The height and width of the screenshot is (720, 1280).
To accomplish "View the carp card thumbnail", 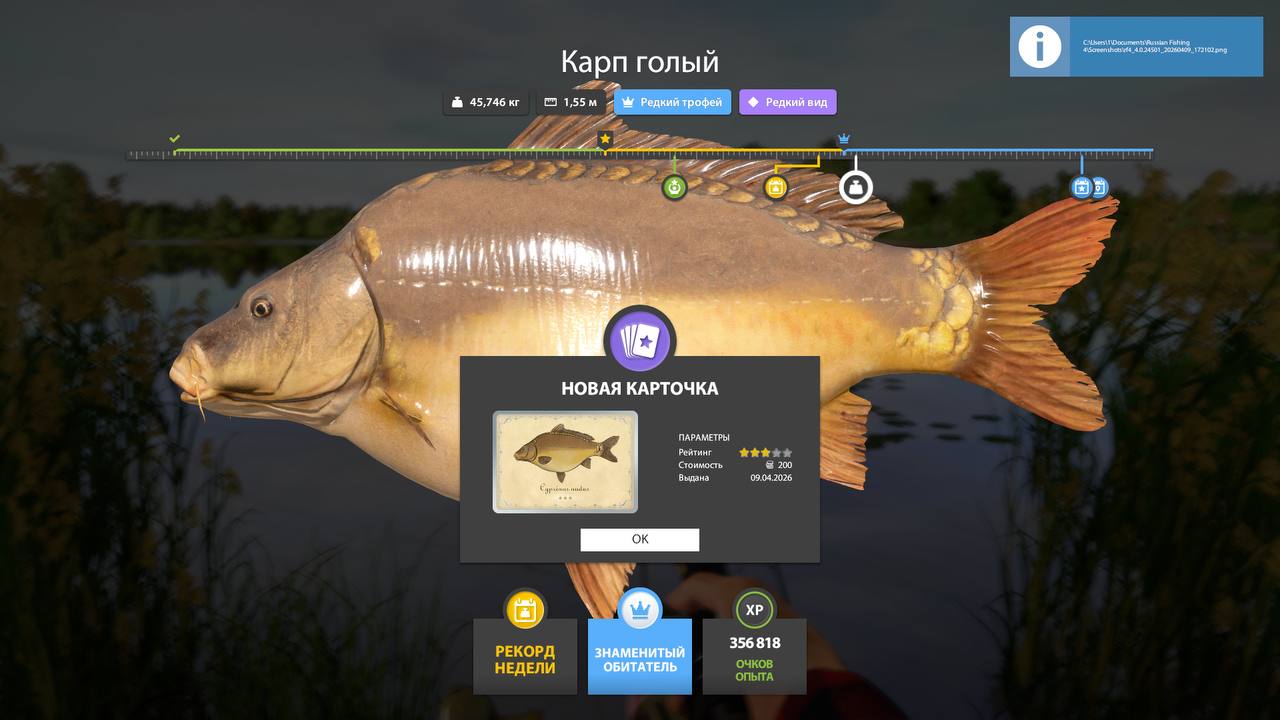I will pos(565,462).
